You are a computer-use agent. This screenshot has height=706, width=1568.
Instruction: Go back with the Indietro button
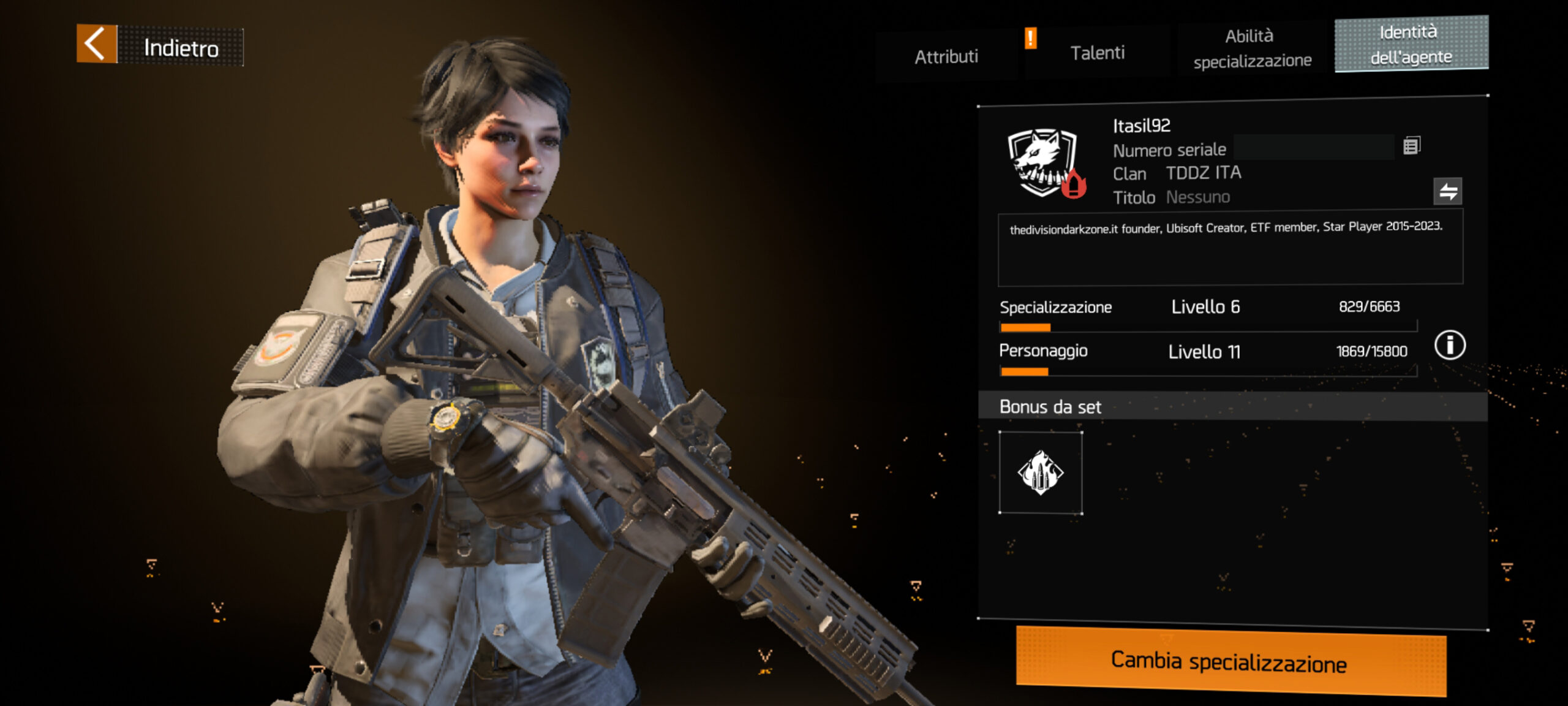pyautogui.click(x=159, y=45)
